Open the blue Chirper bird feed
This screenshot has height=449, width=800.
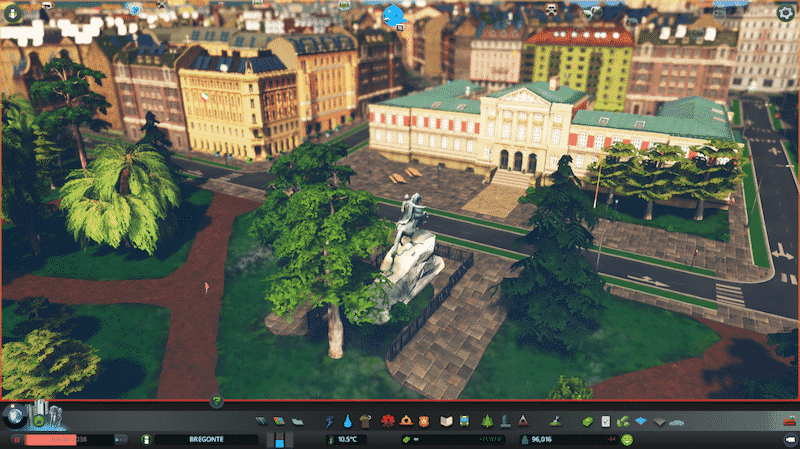pos(394,14)
